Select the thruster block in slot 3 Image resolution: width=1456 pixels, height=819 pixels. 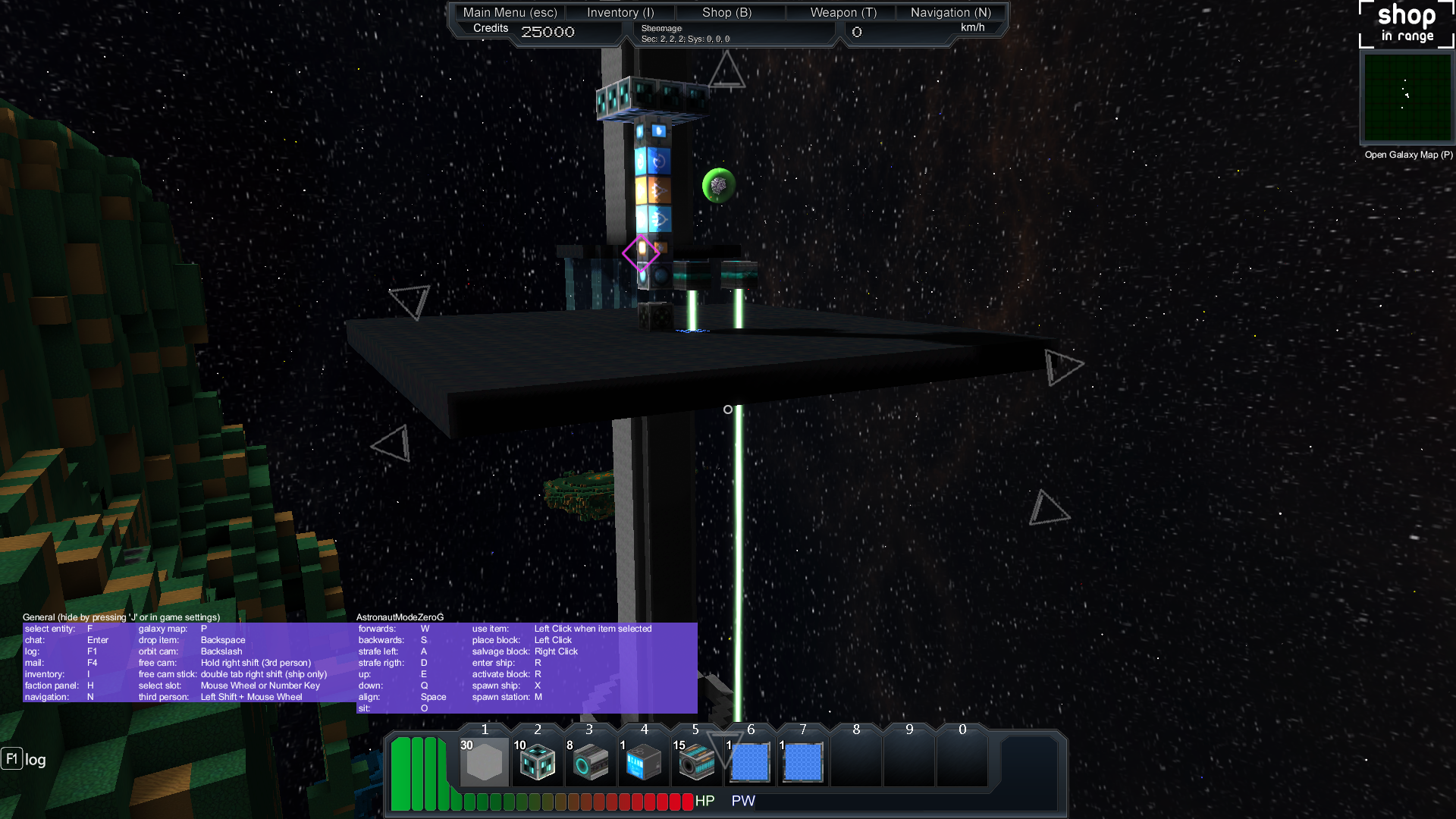591,761
